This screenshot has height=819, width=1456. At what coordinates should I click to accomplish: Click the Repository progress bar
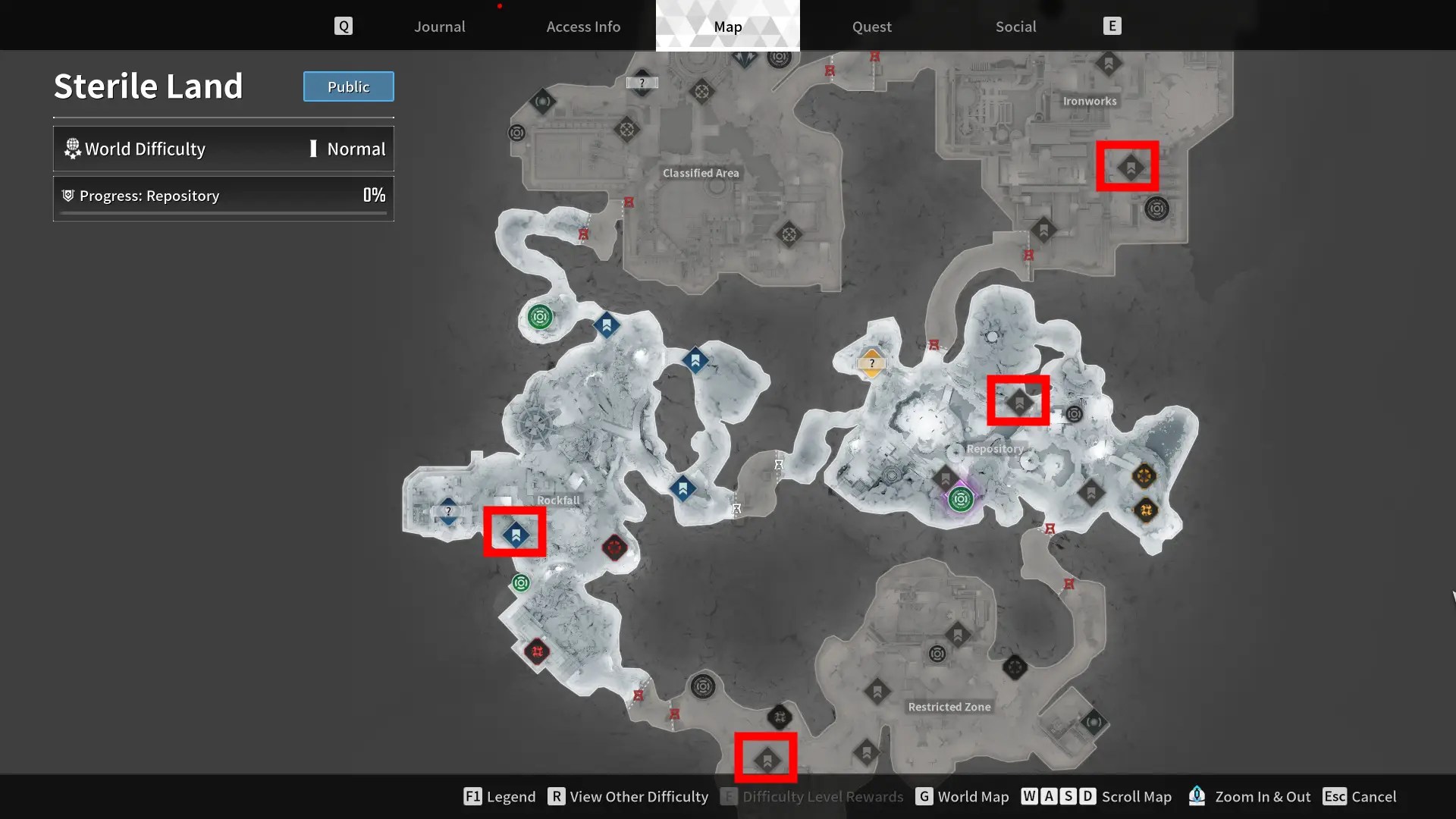(x=223, y=198)
